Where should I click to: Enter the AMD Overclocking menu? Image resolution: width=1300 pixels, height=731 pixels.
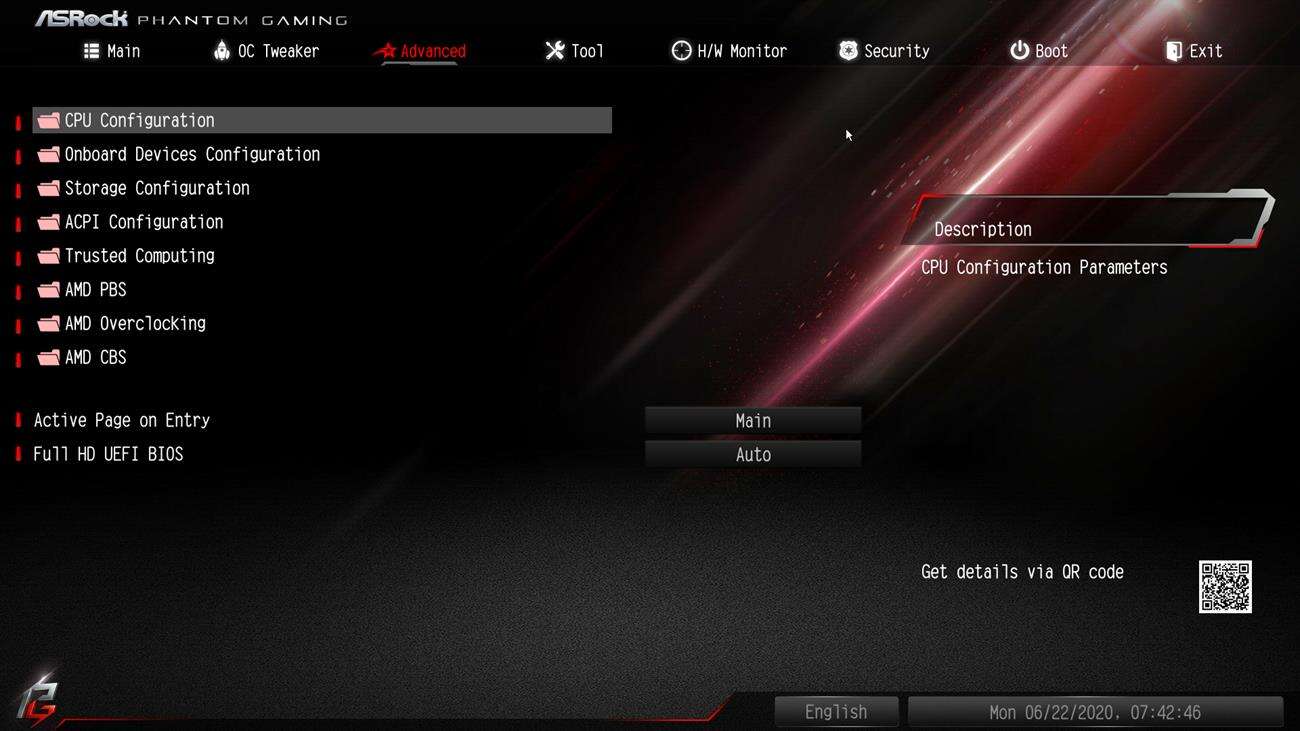(134, 323)
